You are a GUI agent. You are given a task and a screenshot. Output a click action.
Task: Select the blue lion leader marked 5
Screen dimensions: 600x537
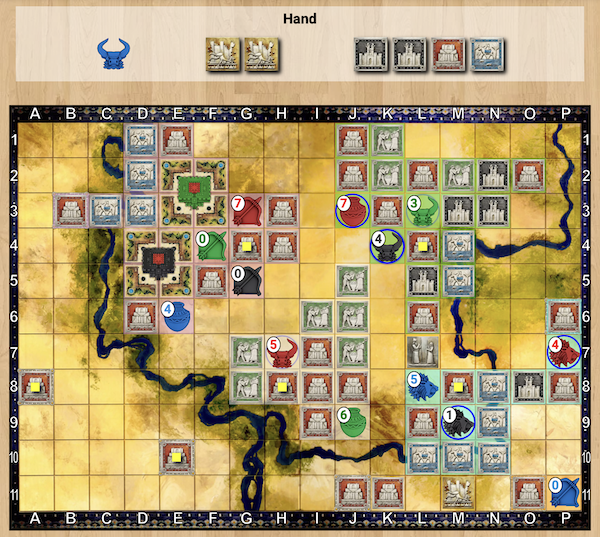[x=423, y=387]
